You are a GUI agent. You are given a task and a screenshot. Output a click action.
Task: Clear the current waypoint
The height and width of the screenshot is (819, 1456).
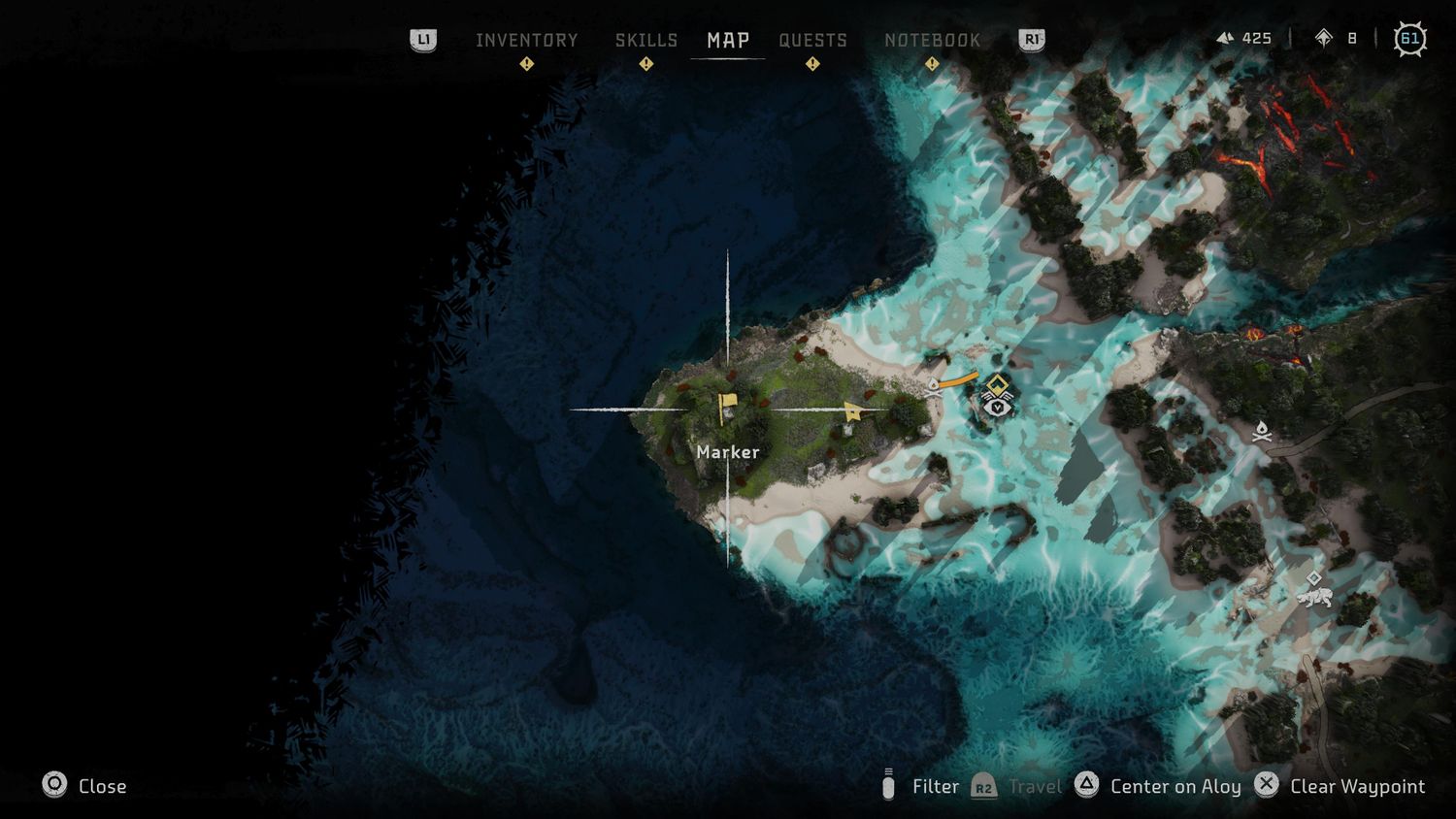[1340, 786]
